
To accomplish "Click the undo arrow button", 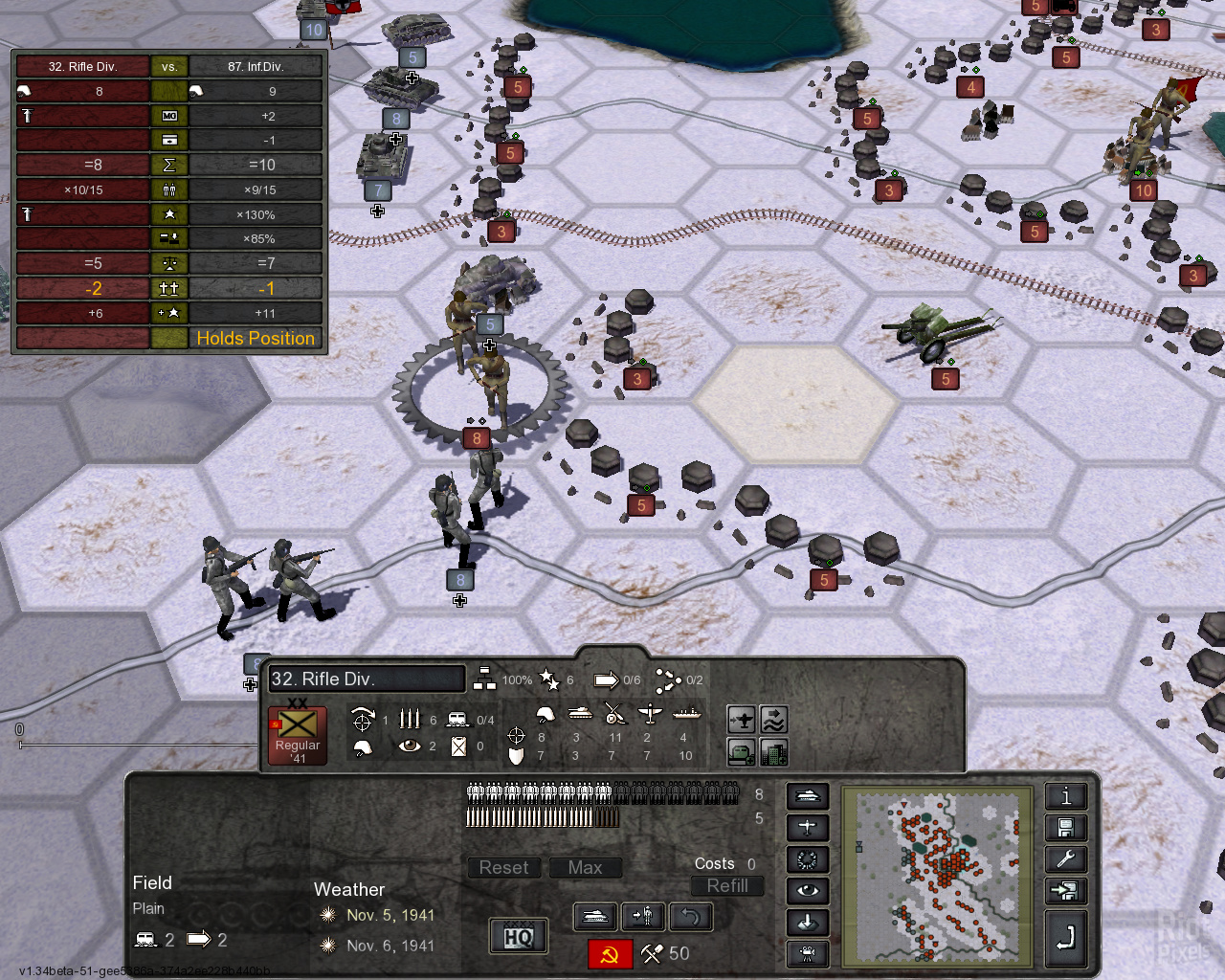I will (690, 917).
